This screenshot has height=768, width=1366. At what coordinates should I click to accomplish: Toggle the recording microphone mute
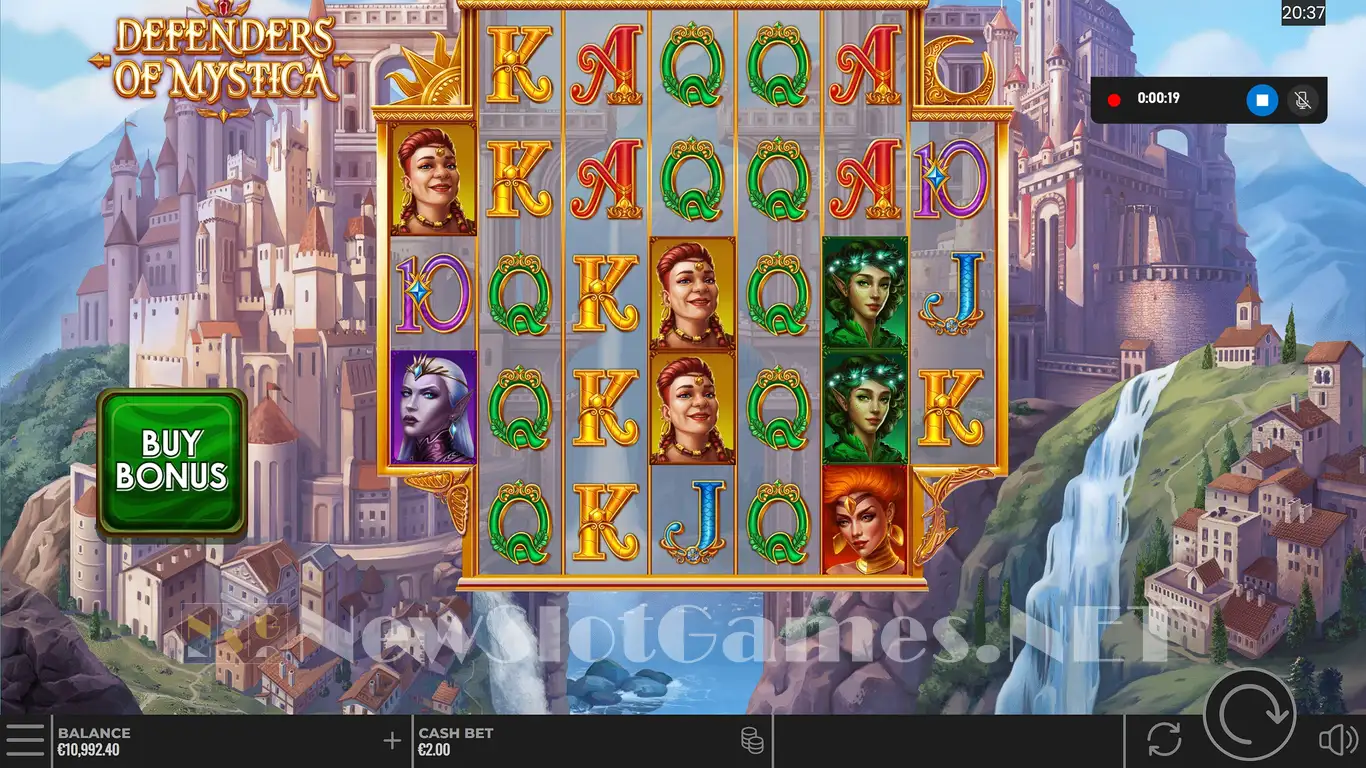(x=1303, y=100)
